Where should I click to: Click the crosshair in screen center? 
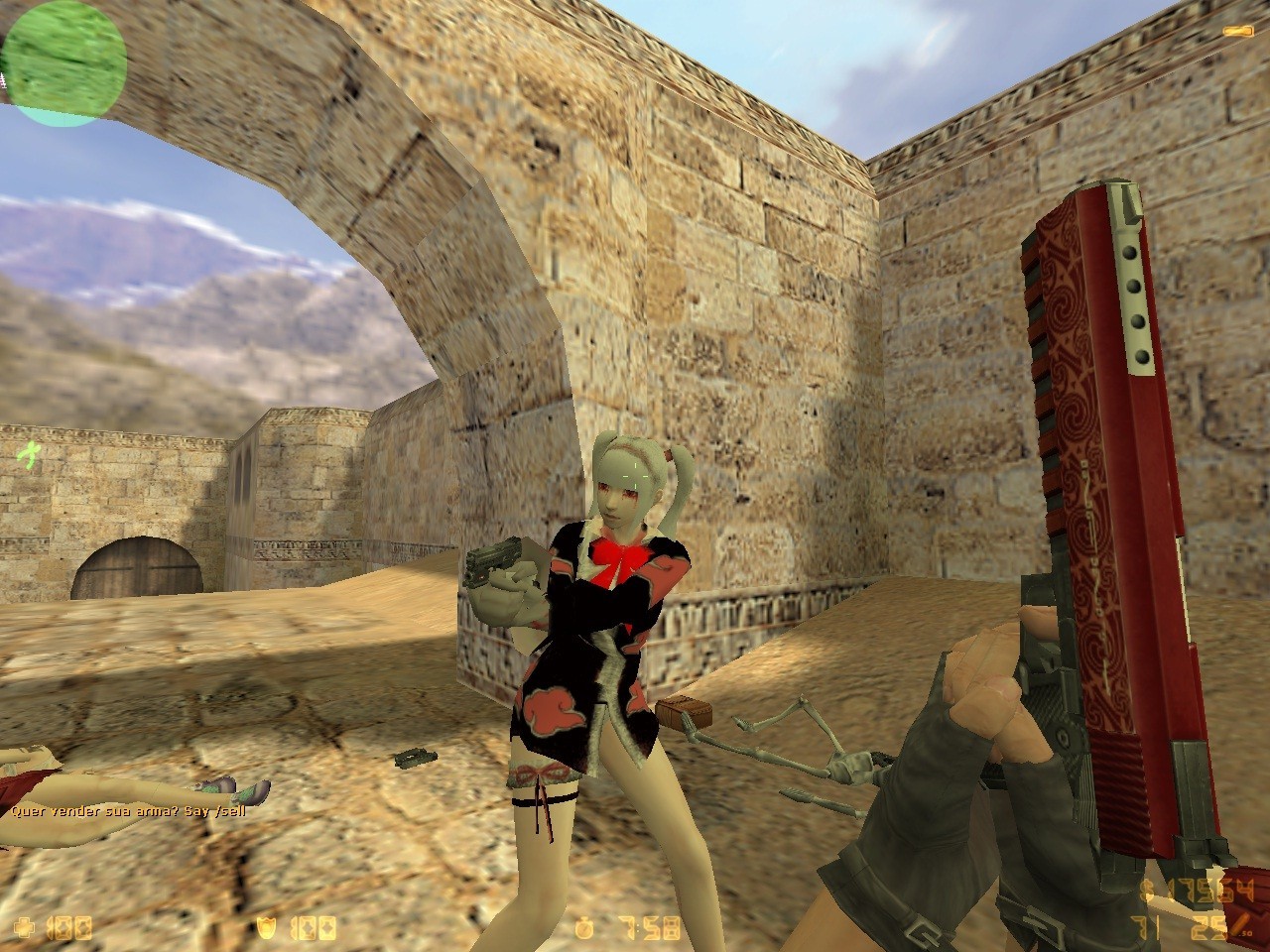(x=635, y=476)
